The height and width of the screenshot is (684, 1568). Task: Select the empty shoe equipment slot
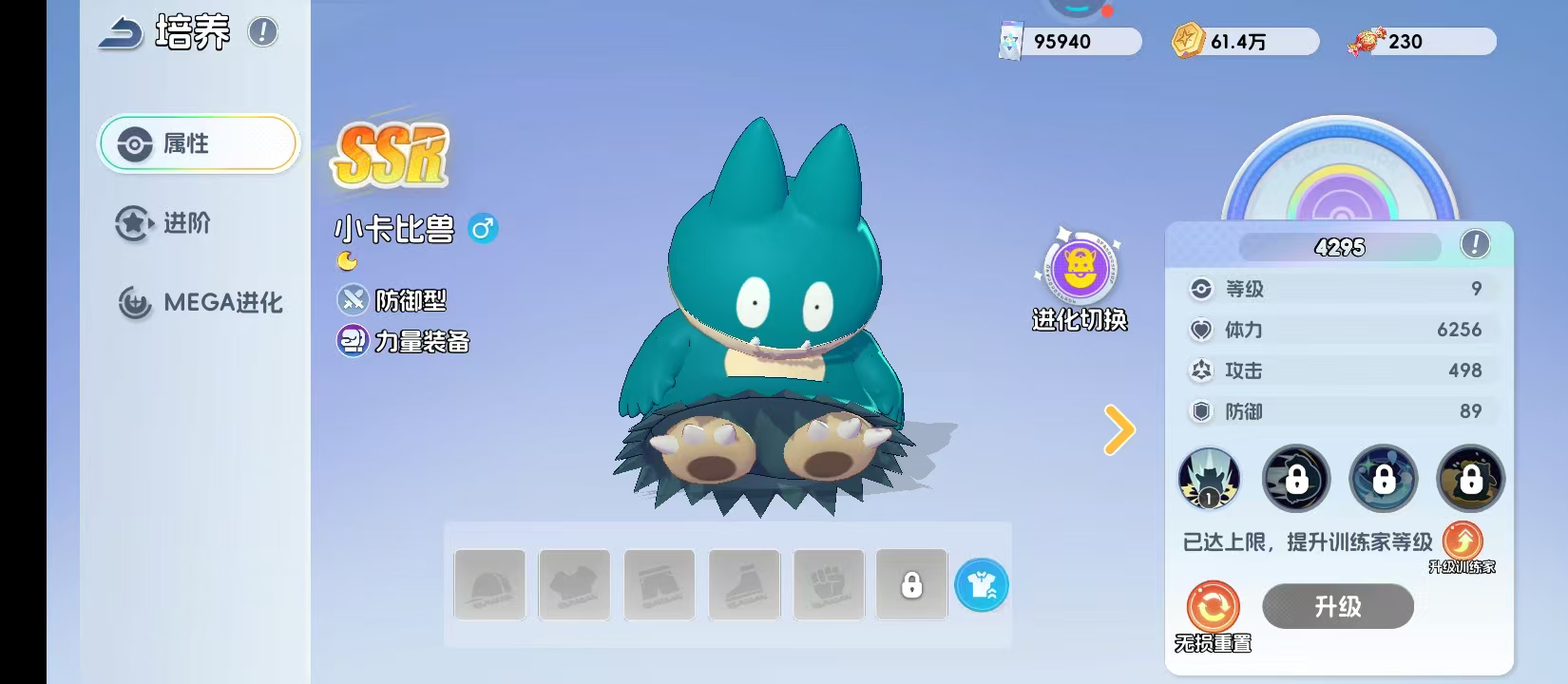pyautogui.click(x=744, y=584)
